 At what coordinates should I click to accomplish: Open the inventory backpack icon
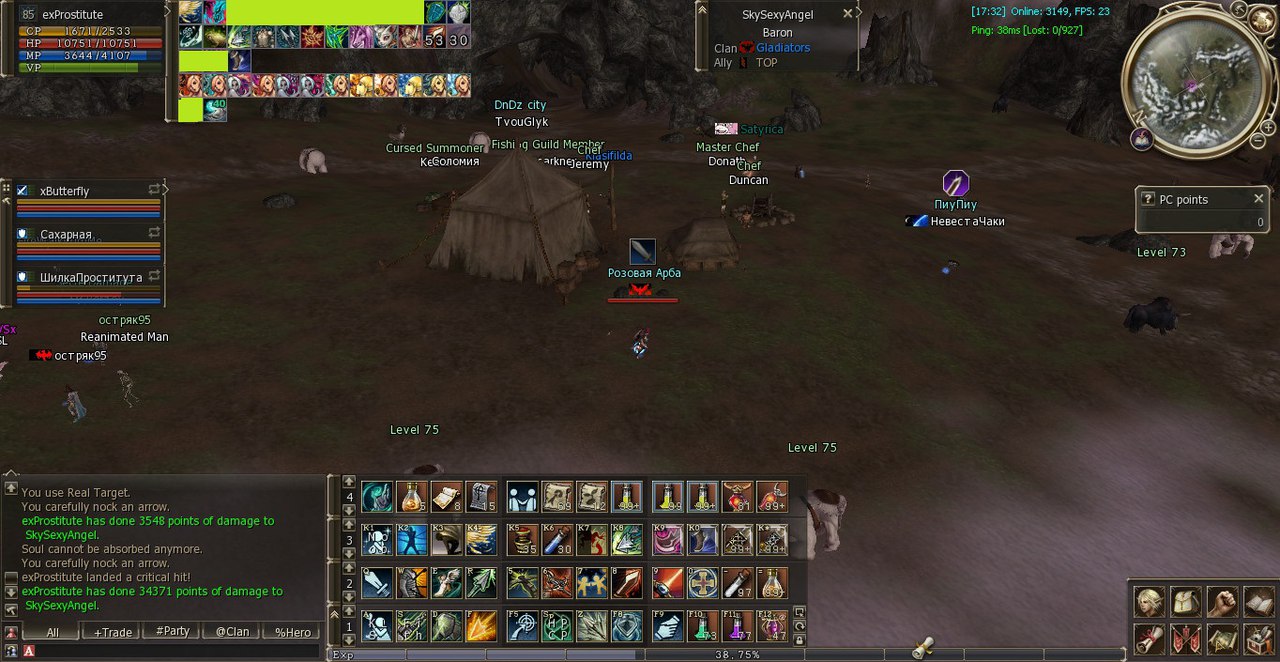tap(1186, 601)
